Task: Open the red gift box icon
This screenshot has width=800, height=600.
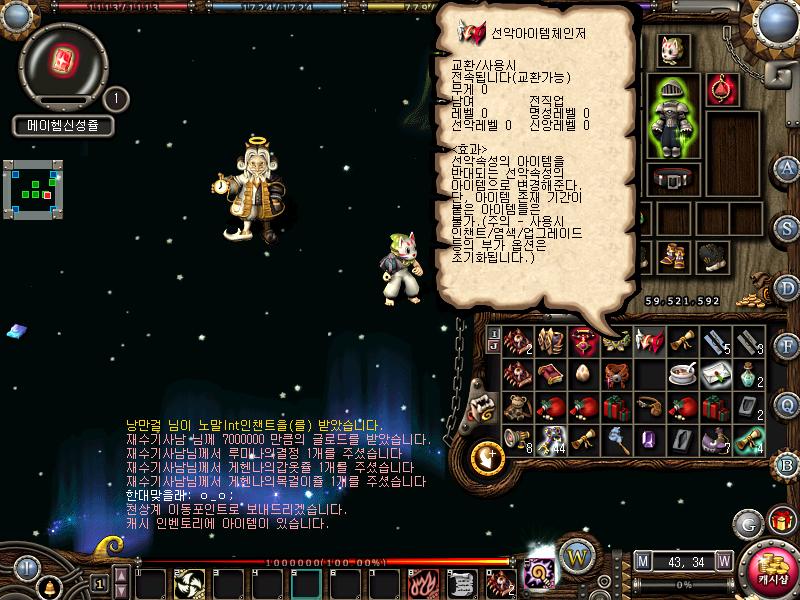Action: [x=780, y=521]
